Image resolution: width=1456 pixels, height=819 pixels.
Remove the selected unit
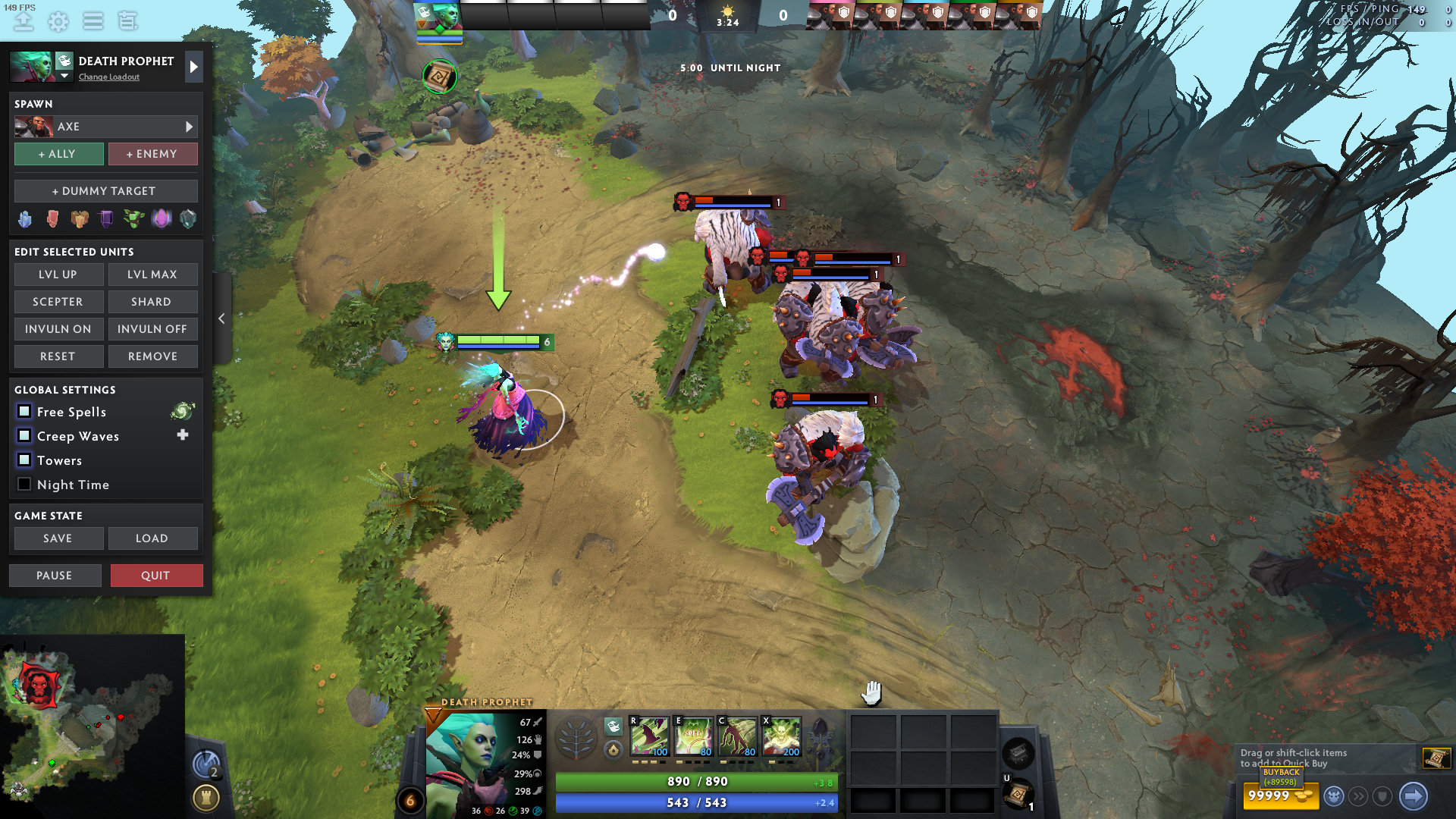pos(152,356)
